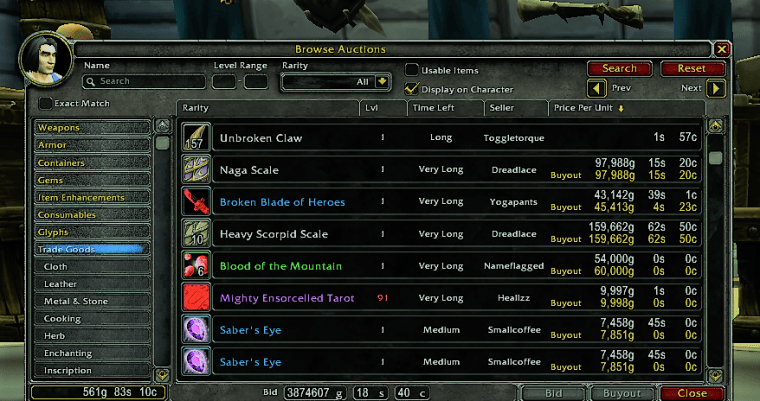
Task: Sort listings by Time Left column
Action: click(445, 108)
